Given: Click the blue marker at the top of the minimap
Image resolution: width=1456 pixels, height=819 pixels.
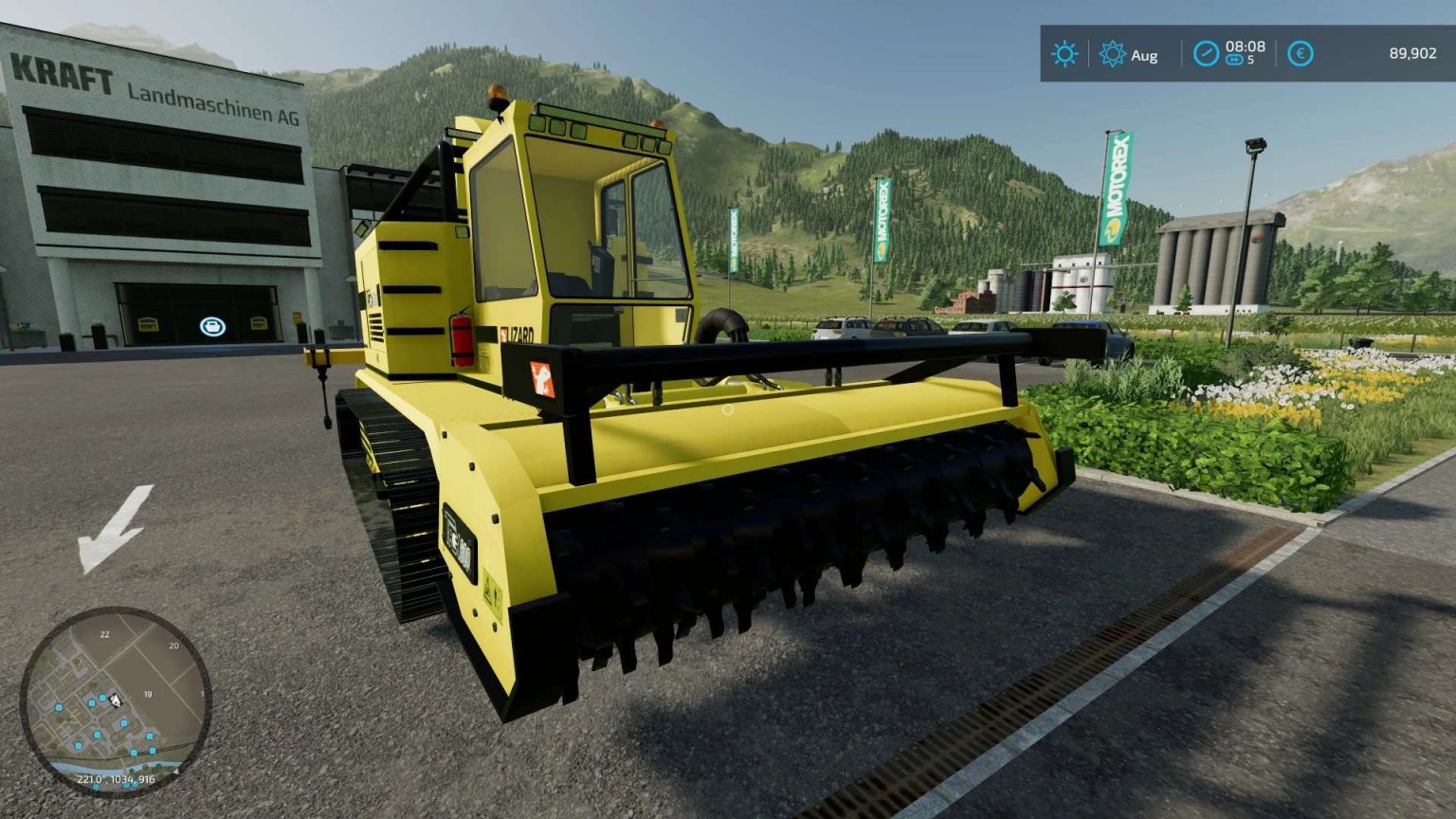Looking at the screenshot, I should point(102,697).
